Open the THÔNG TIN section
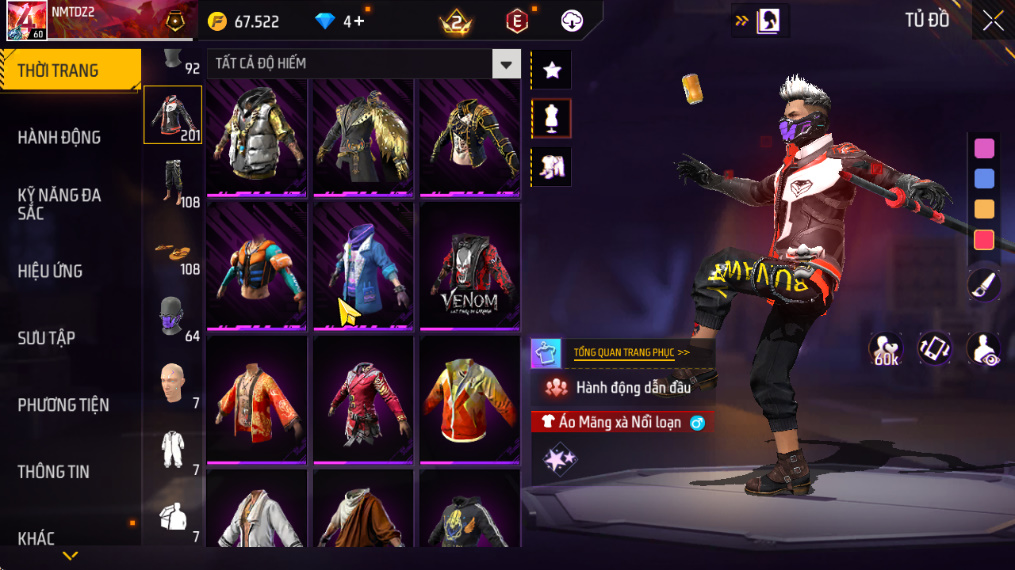Image resolution: width=1015 pixels, height=570 pixels. click(x=54, y=471)
